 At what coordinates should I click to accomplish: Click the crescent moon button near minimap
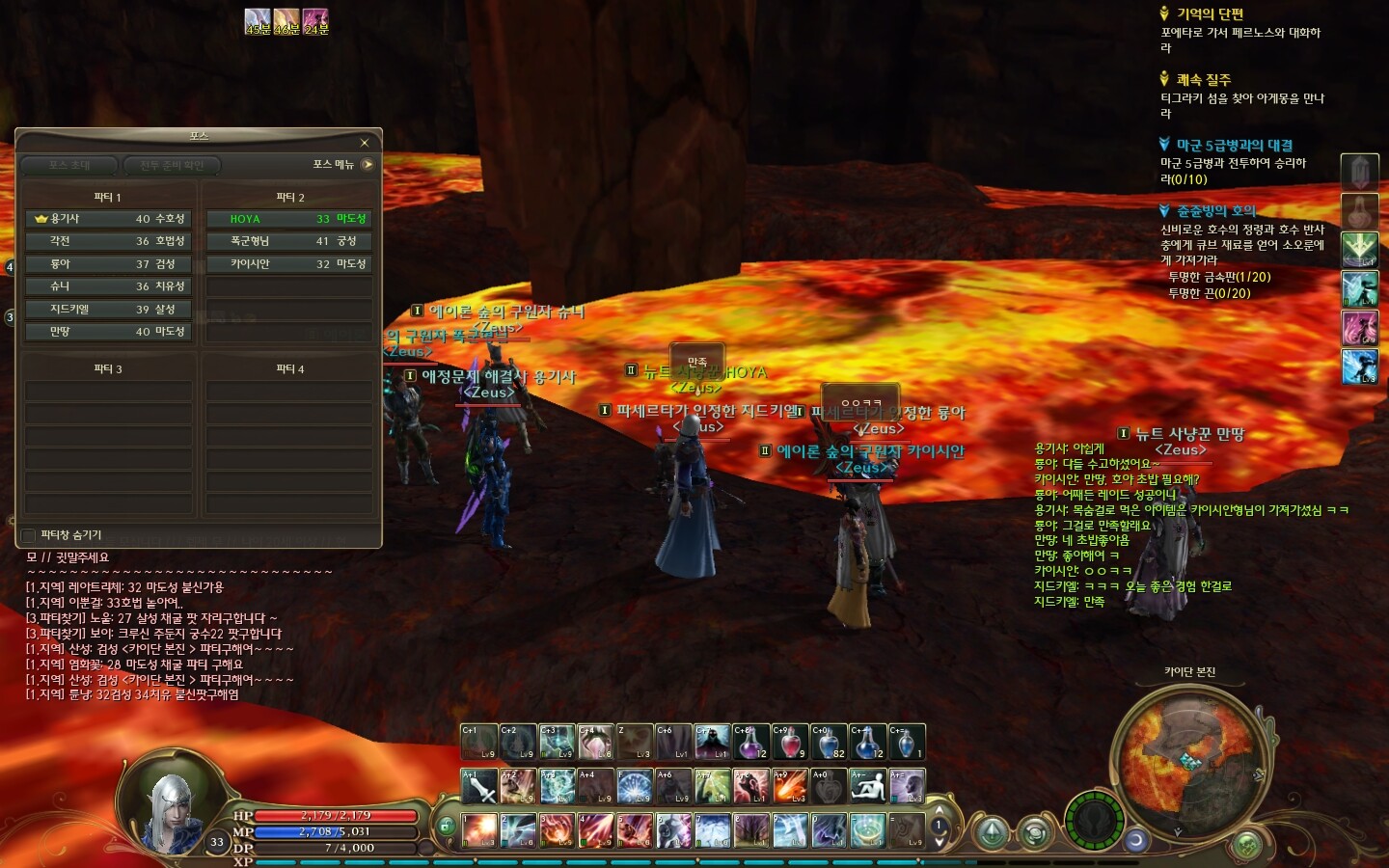(x=1135, y=840)
